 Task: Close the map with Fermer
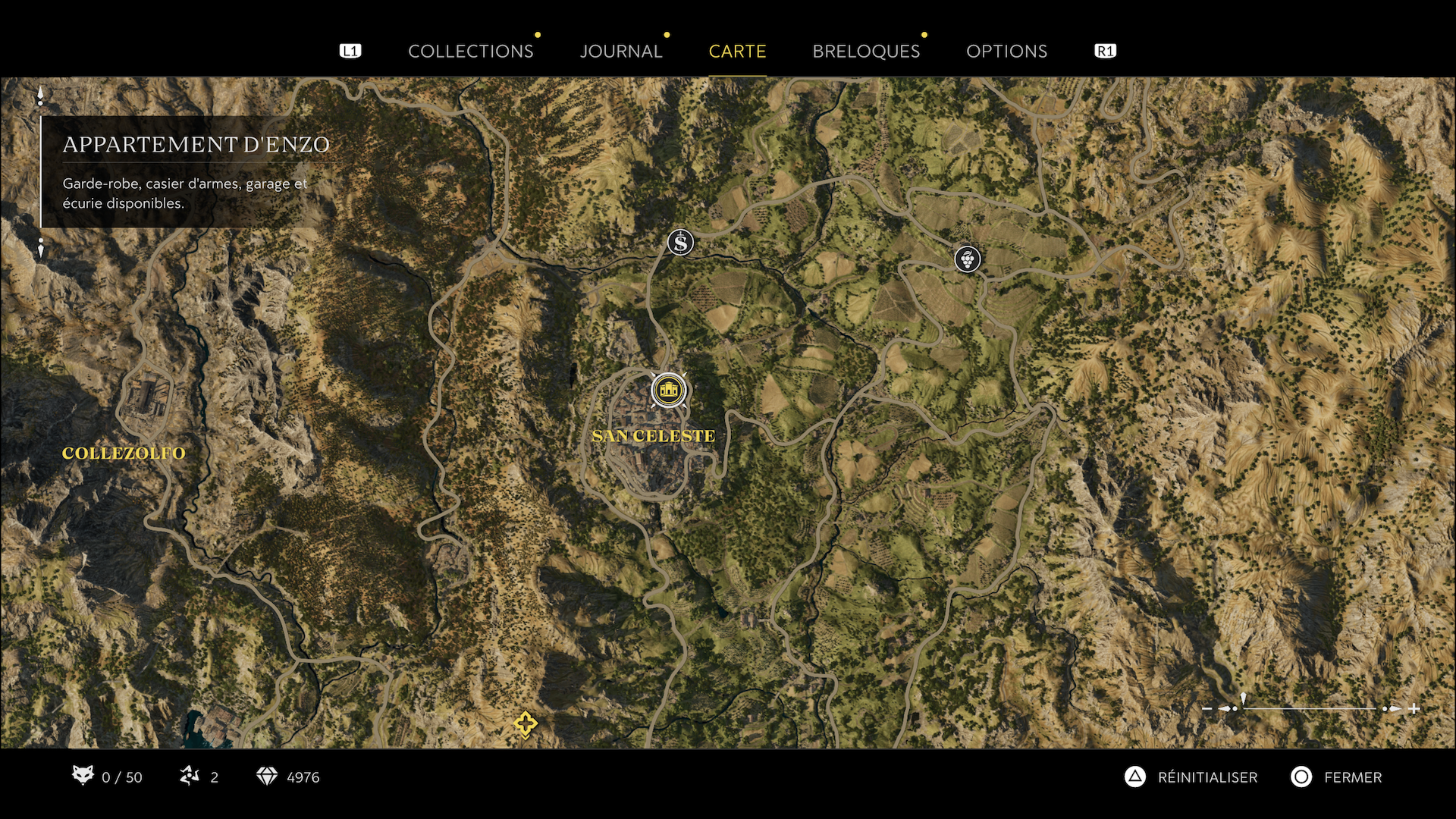coord(1337,777)
